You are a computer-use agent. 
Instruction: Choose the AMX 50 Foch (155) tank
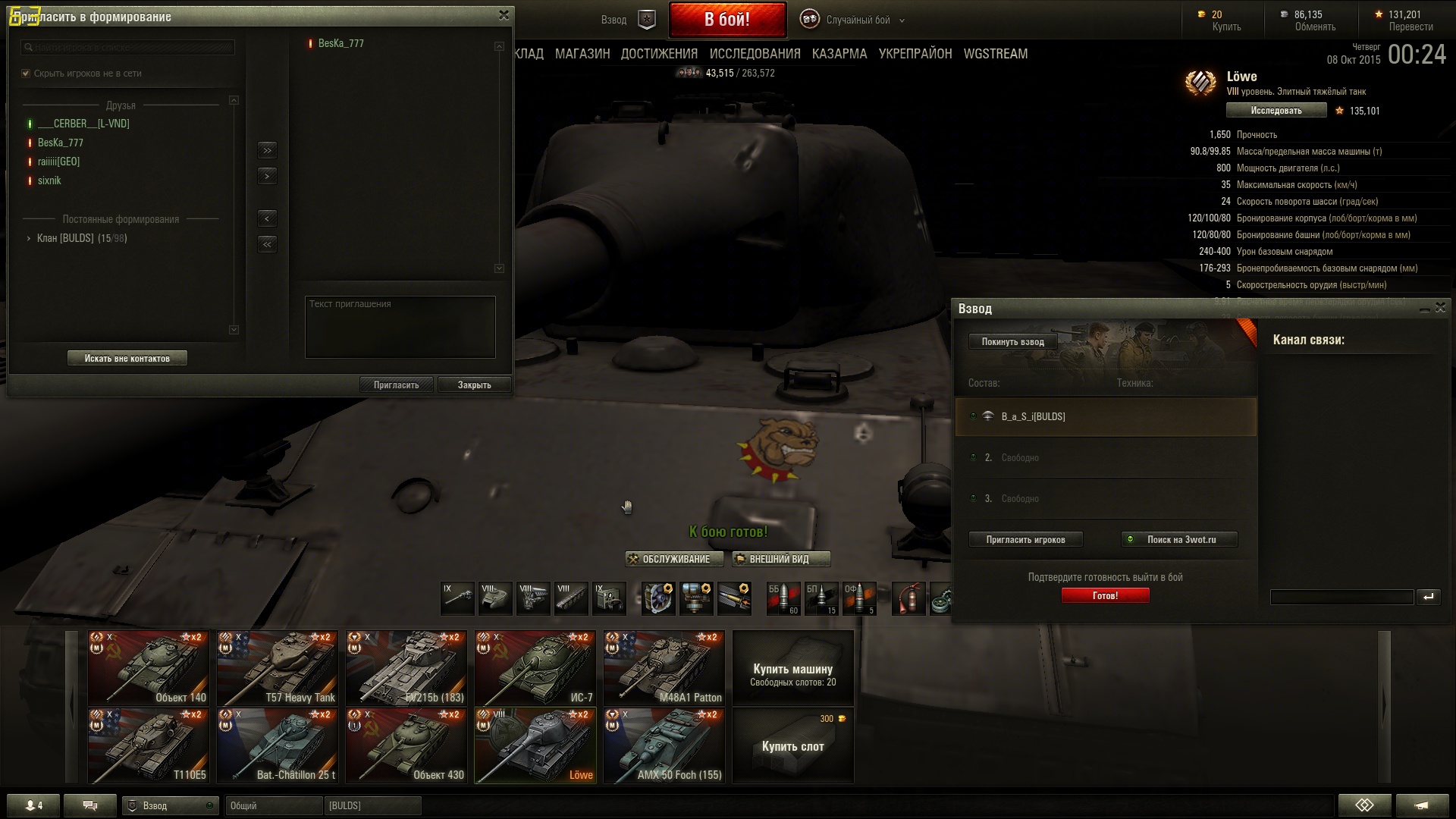[x=664, y=745]
